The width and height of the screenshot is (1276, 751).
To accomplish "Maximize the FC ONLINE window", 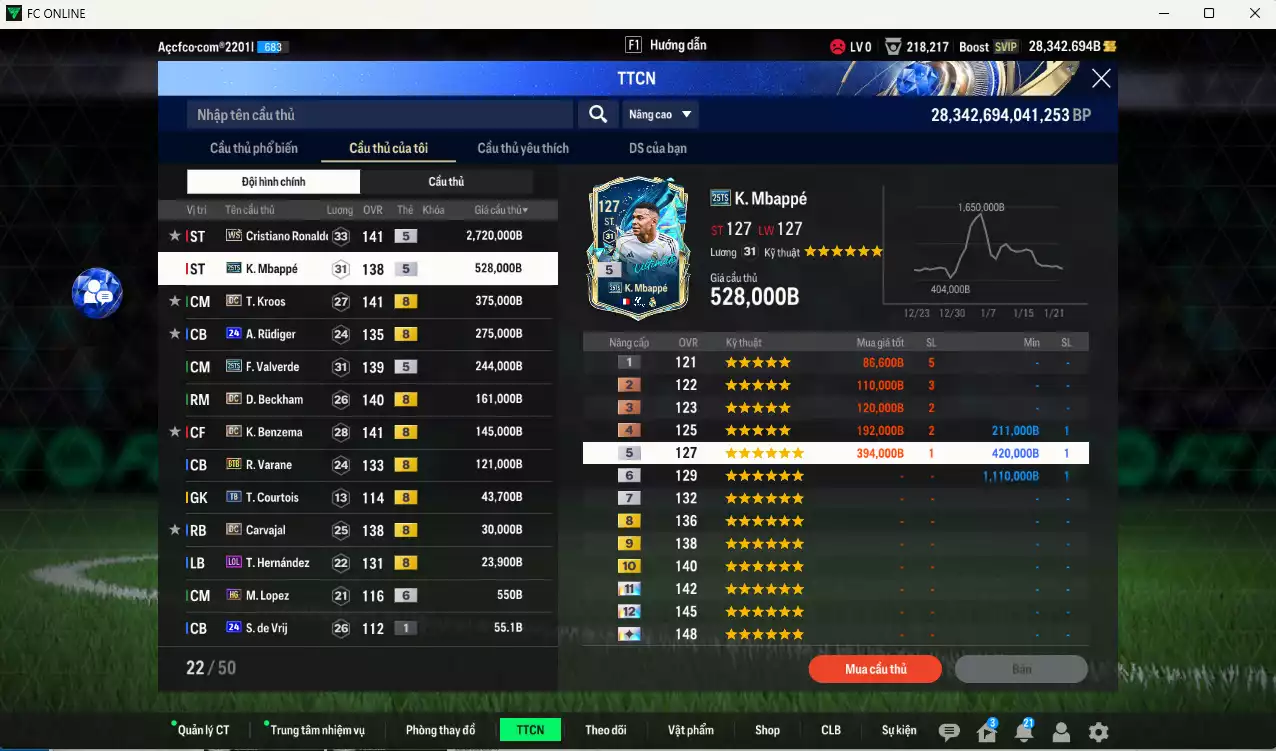I will pos(1208,13).
